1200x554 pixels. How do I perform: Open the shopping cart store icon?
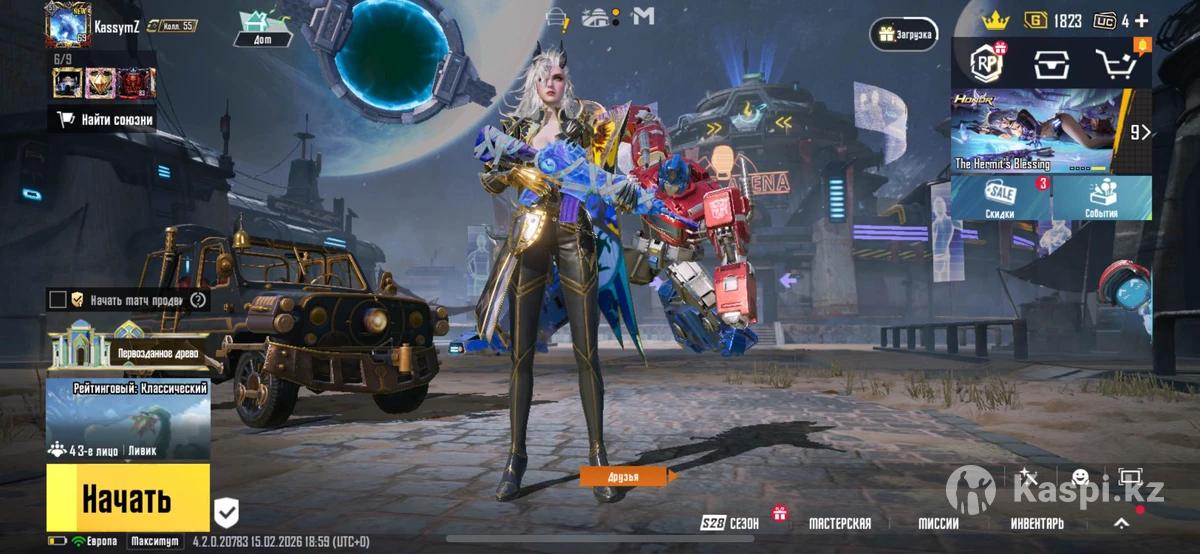click(1119, 64)
